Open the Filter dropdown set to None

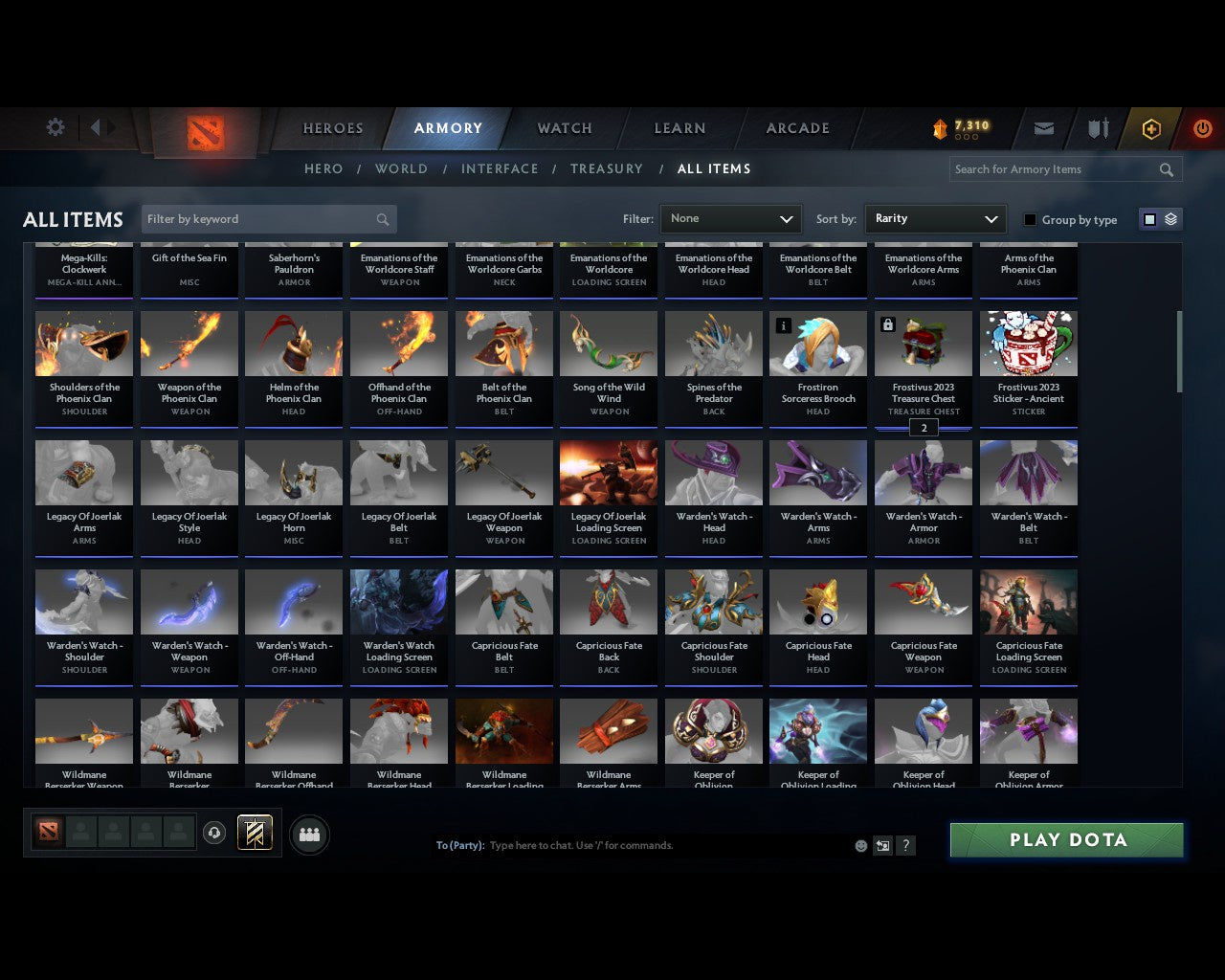click(x=730, y=218)
